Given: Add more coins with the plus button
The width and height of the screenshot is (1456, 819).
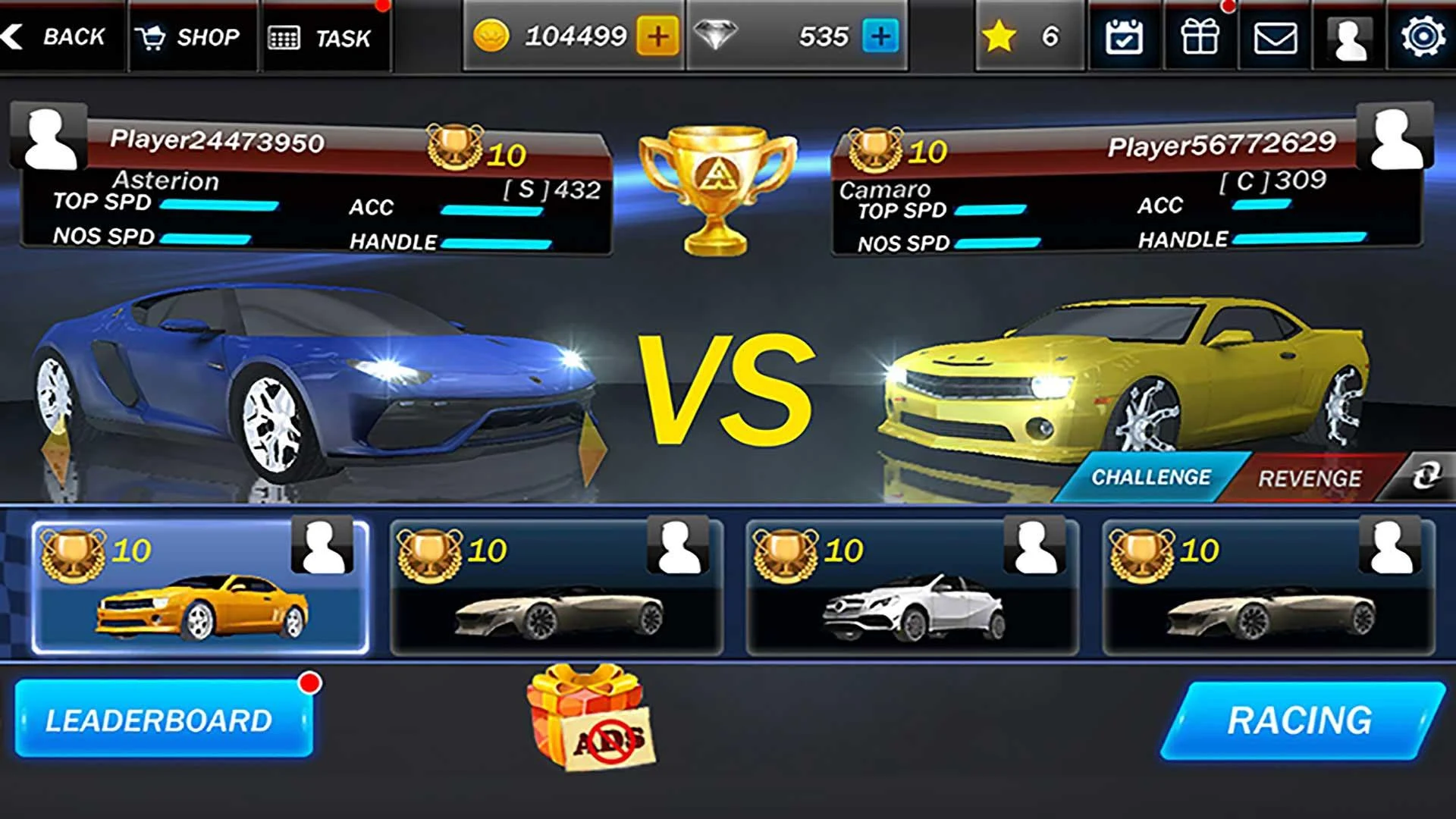Looking at the screenshot, I should point(657,35).
